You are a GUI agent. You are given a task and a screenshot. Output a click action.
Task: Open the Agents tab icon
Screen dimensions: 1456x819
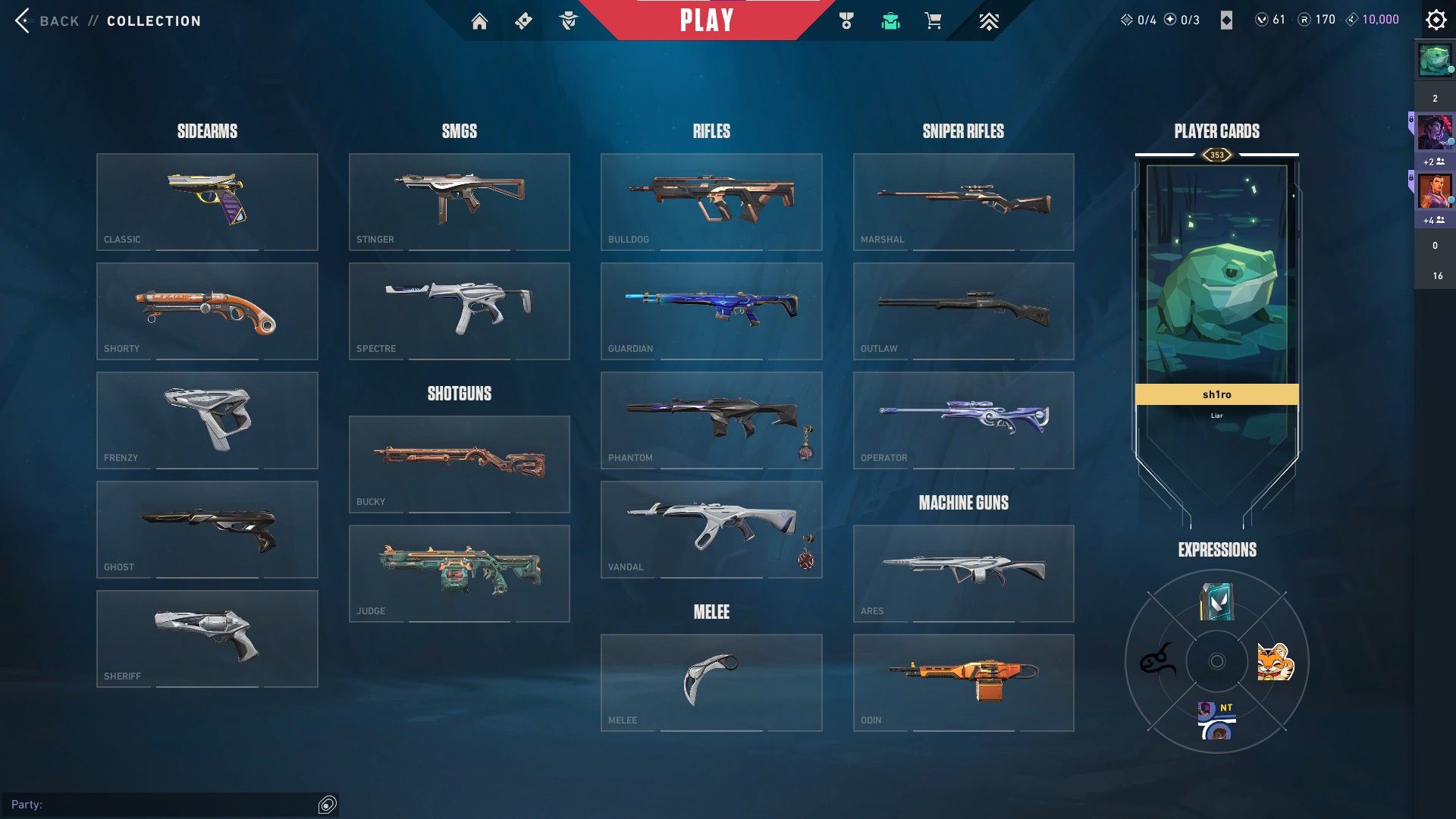pos(569,21)
